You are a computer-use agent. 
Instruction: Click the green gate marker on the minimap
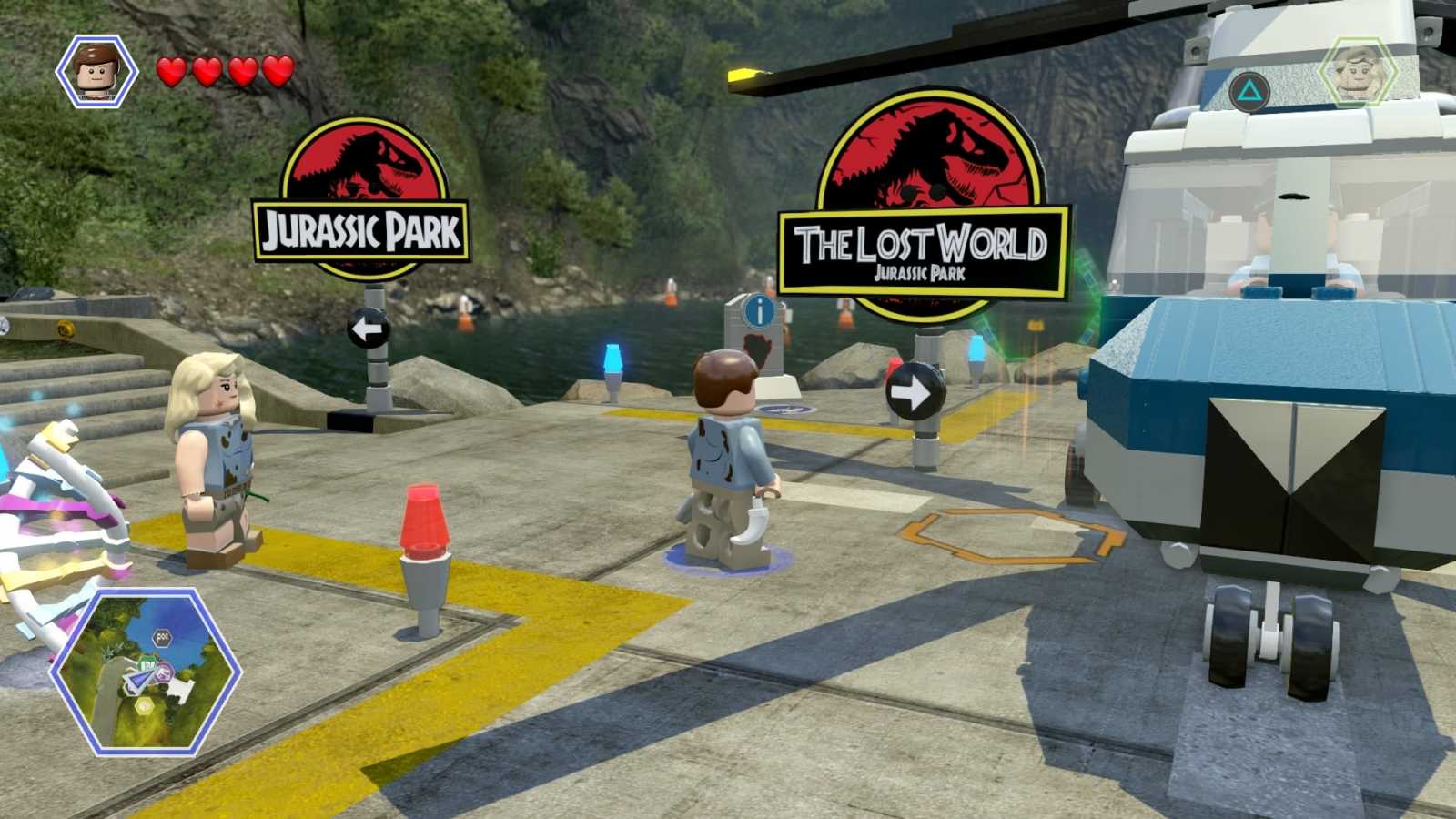point(148,662)
